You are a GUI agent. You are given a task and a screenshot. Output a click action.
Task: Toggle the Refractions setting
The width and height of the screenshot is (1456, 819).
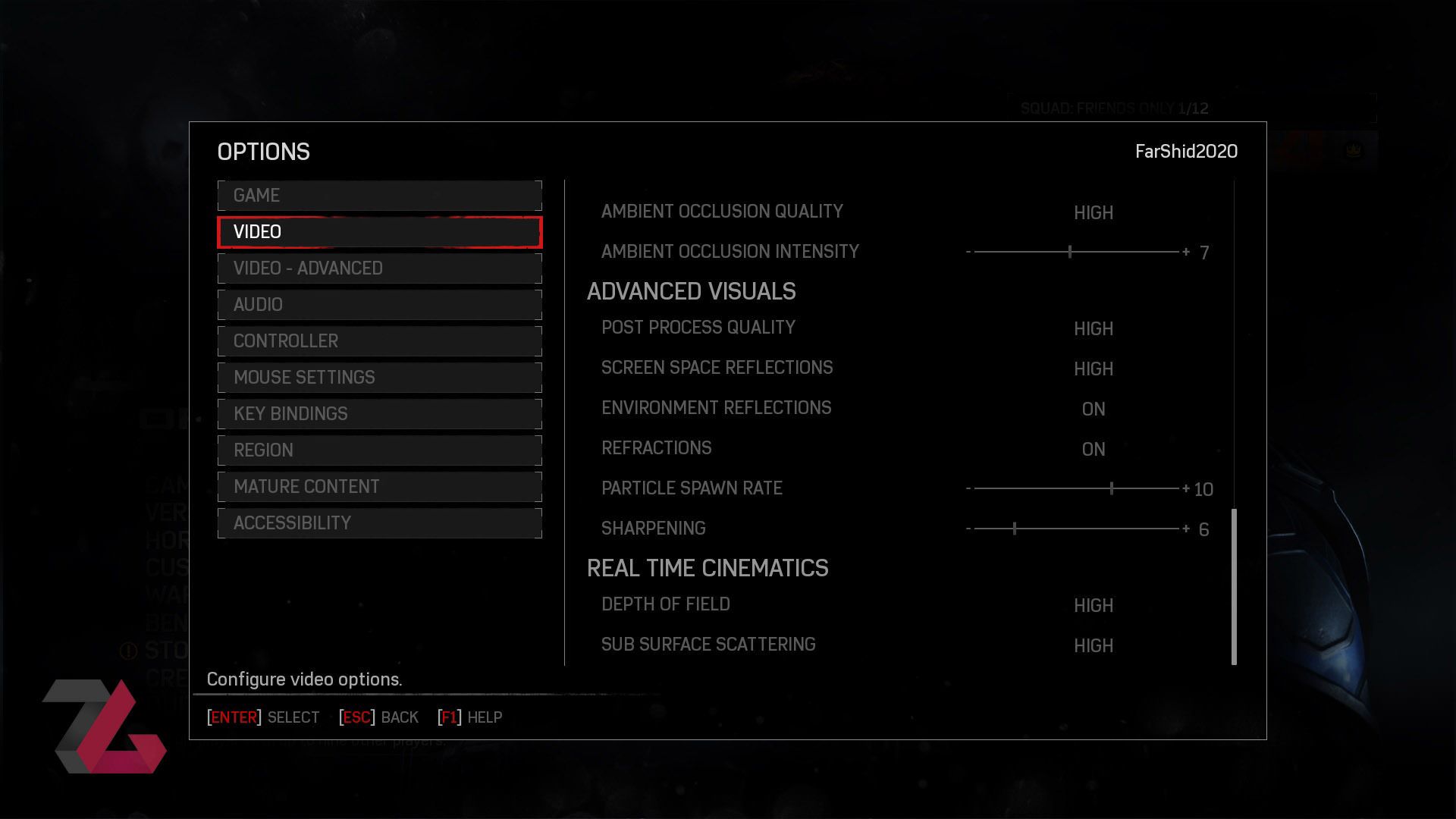point(1093,450)
